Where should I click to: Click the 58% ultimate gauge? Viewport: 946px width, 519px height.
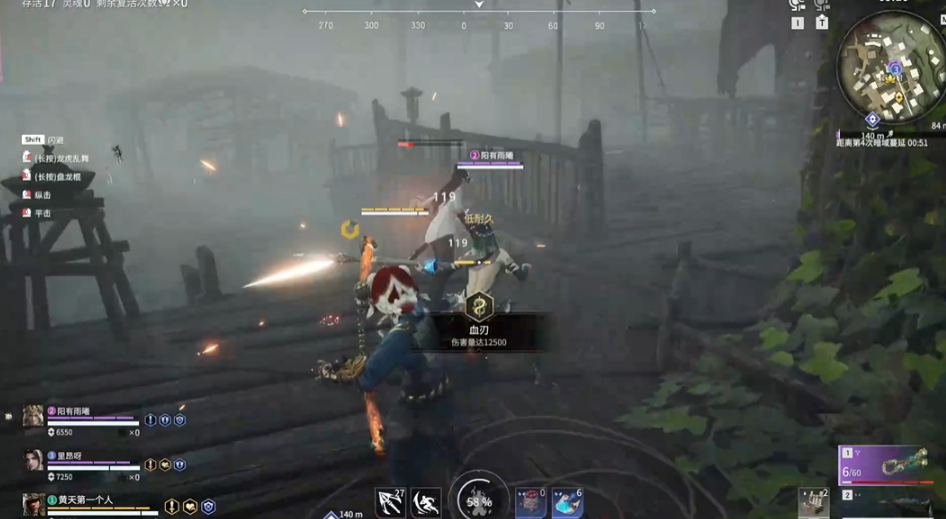coord(479,499)
